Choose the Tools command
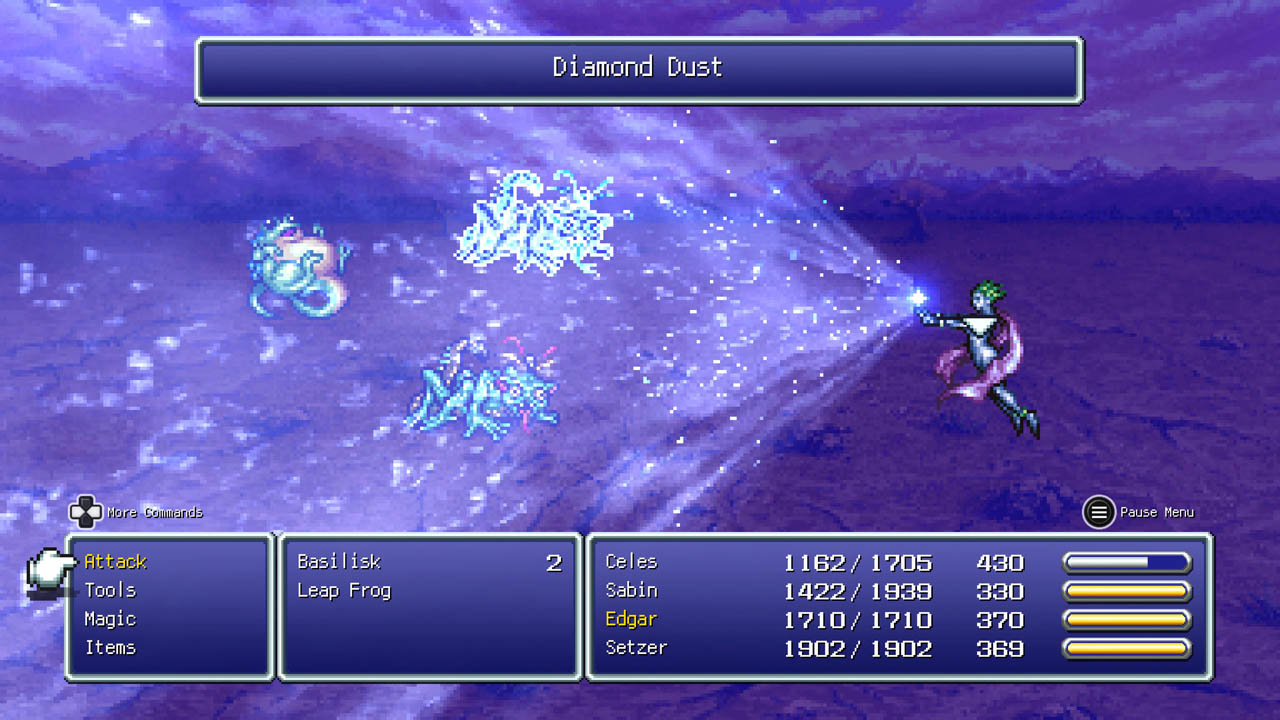 pos(110,591)
